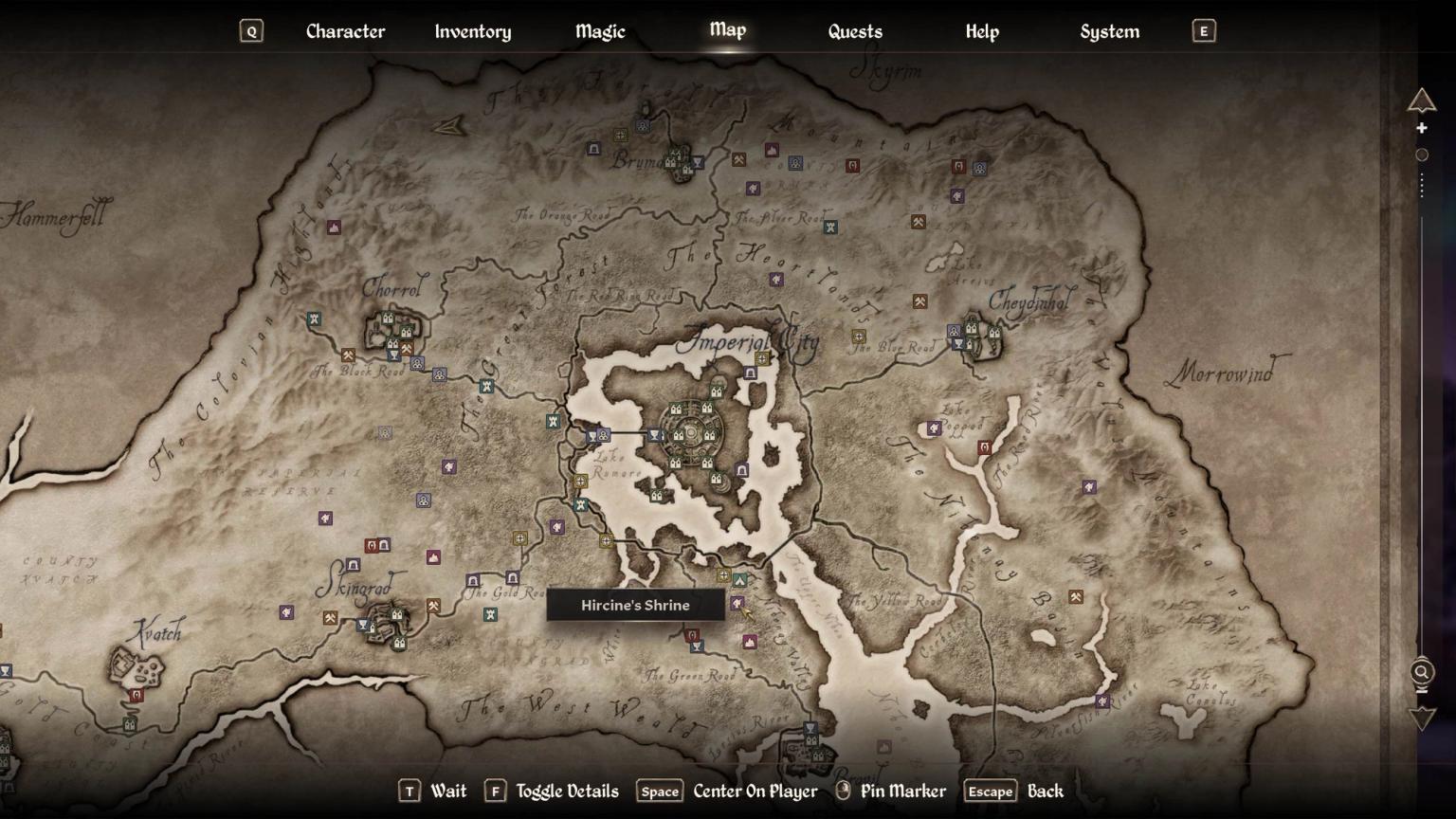
Task: Click the Back button next to Escape
Action: pyautogui.click(x=1045, y=791)
